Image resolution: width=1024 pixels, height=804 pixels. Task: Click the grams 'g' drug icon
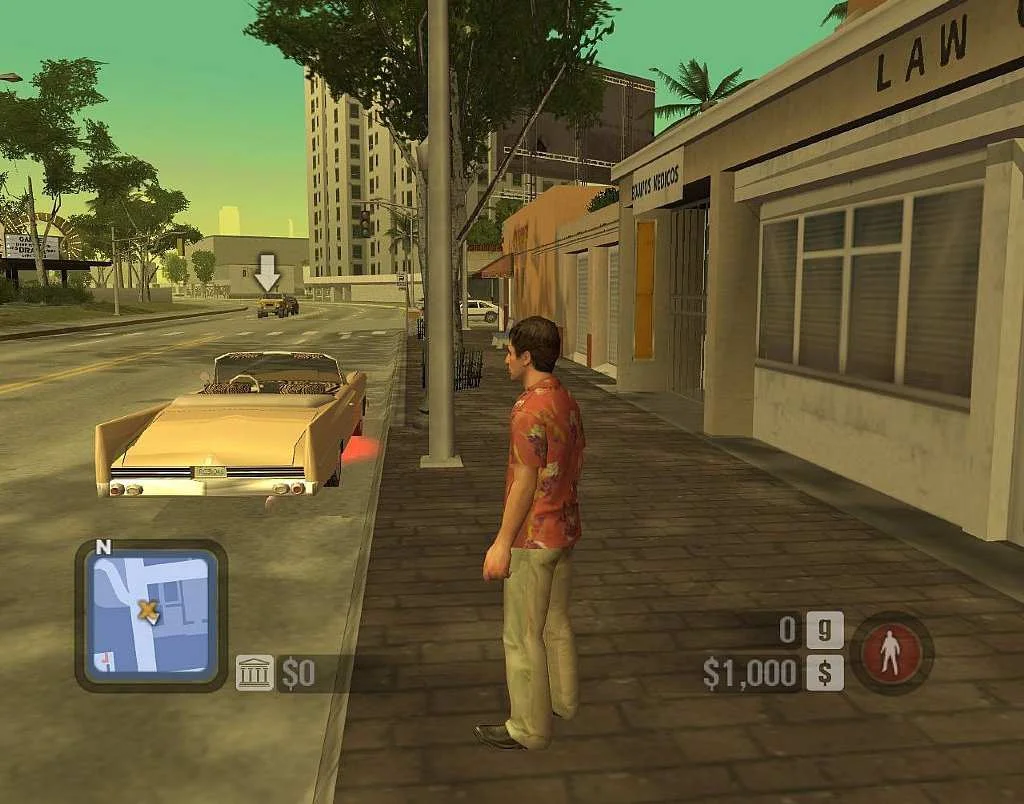(825, 630)
